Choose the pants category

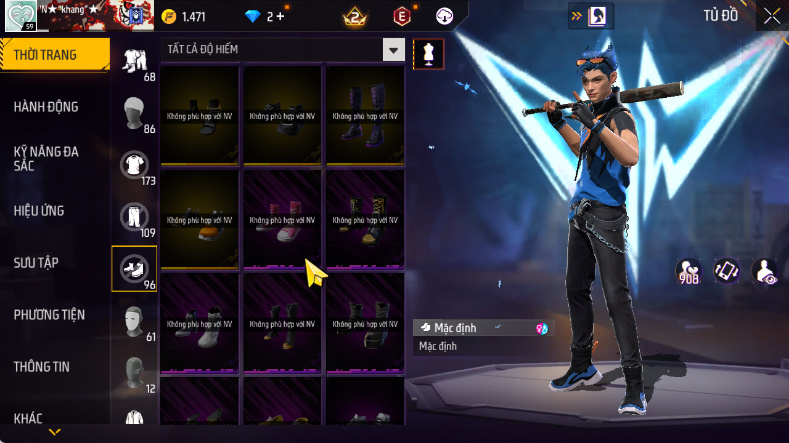pyautogui.click(x=134, y=217)
